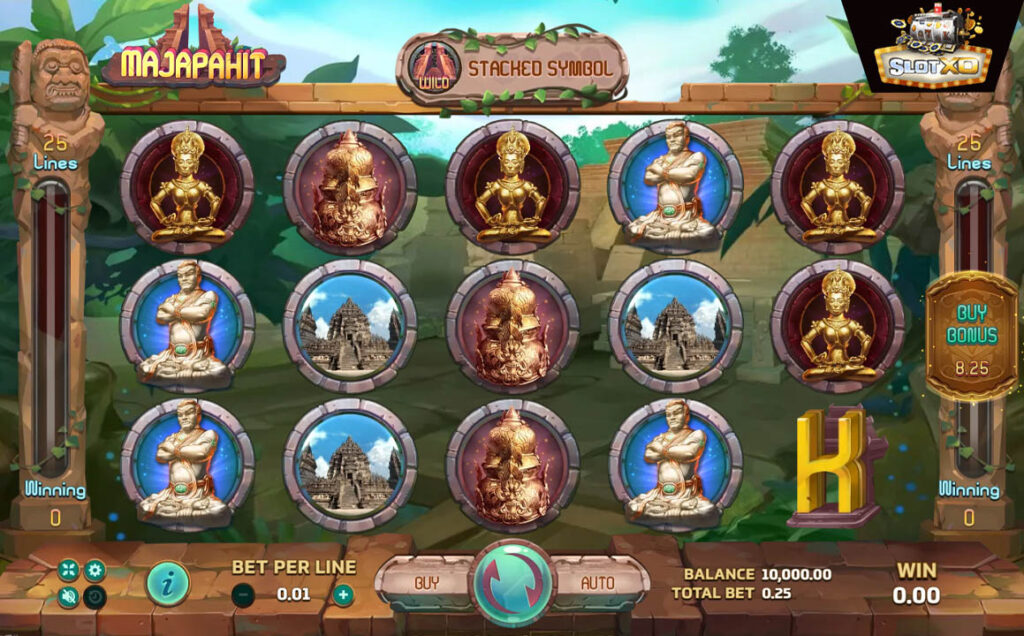
Task: Toggle fullscreen with the arrows icon
Action: (68, 571)
